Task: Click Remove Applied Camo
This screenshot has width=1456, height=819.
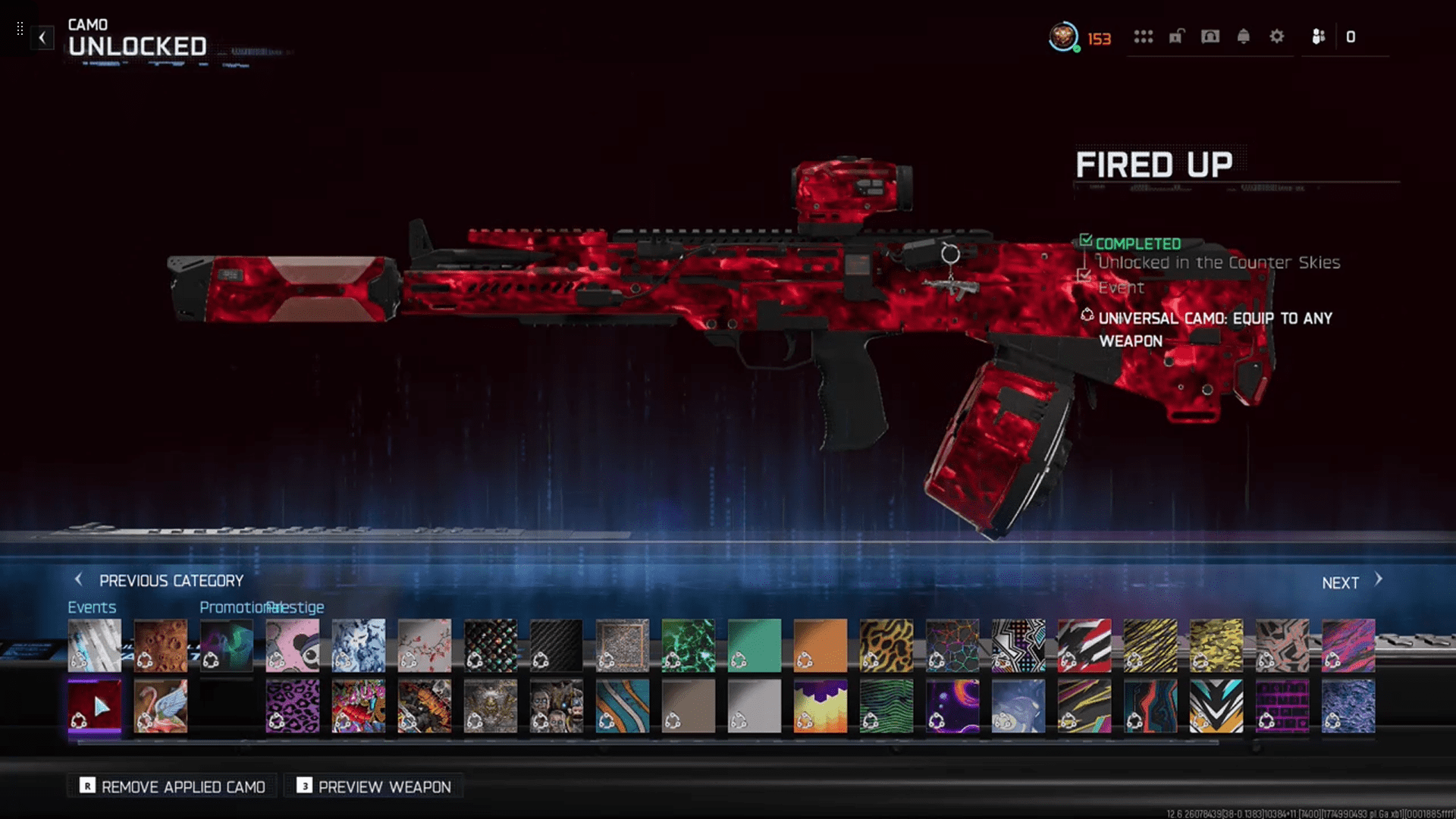Action: point(173,786)
